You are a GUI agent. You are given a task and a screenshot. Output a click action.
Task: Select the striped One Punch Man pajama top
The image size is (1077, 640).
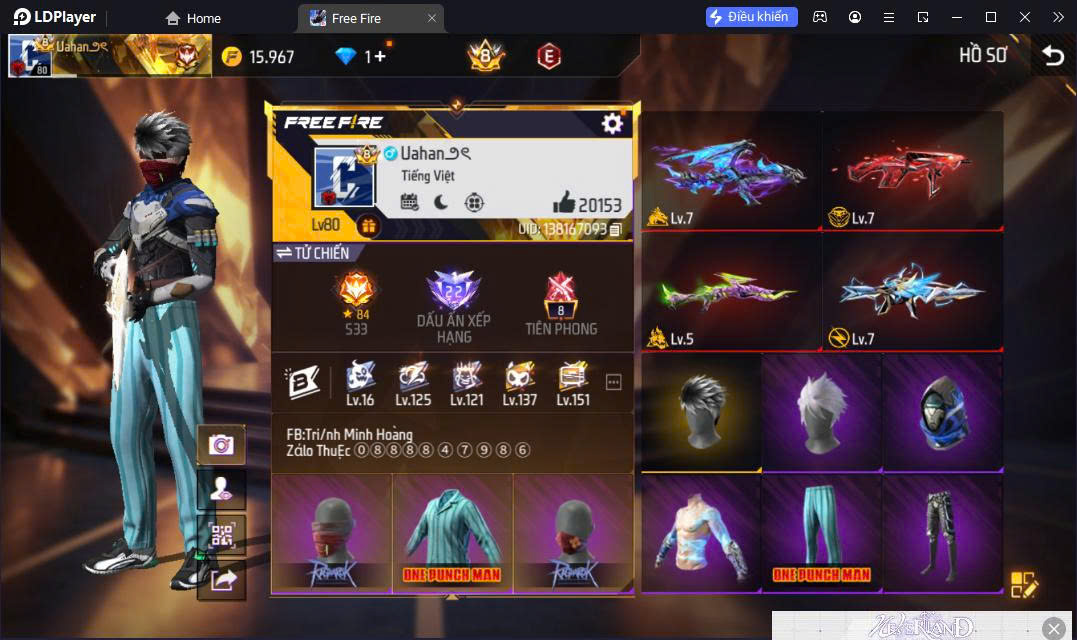tap(452, 532)
